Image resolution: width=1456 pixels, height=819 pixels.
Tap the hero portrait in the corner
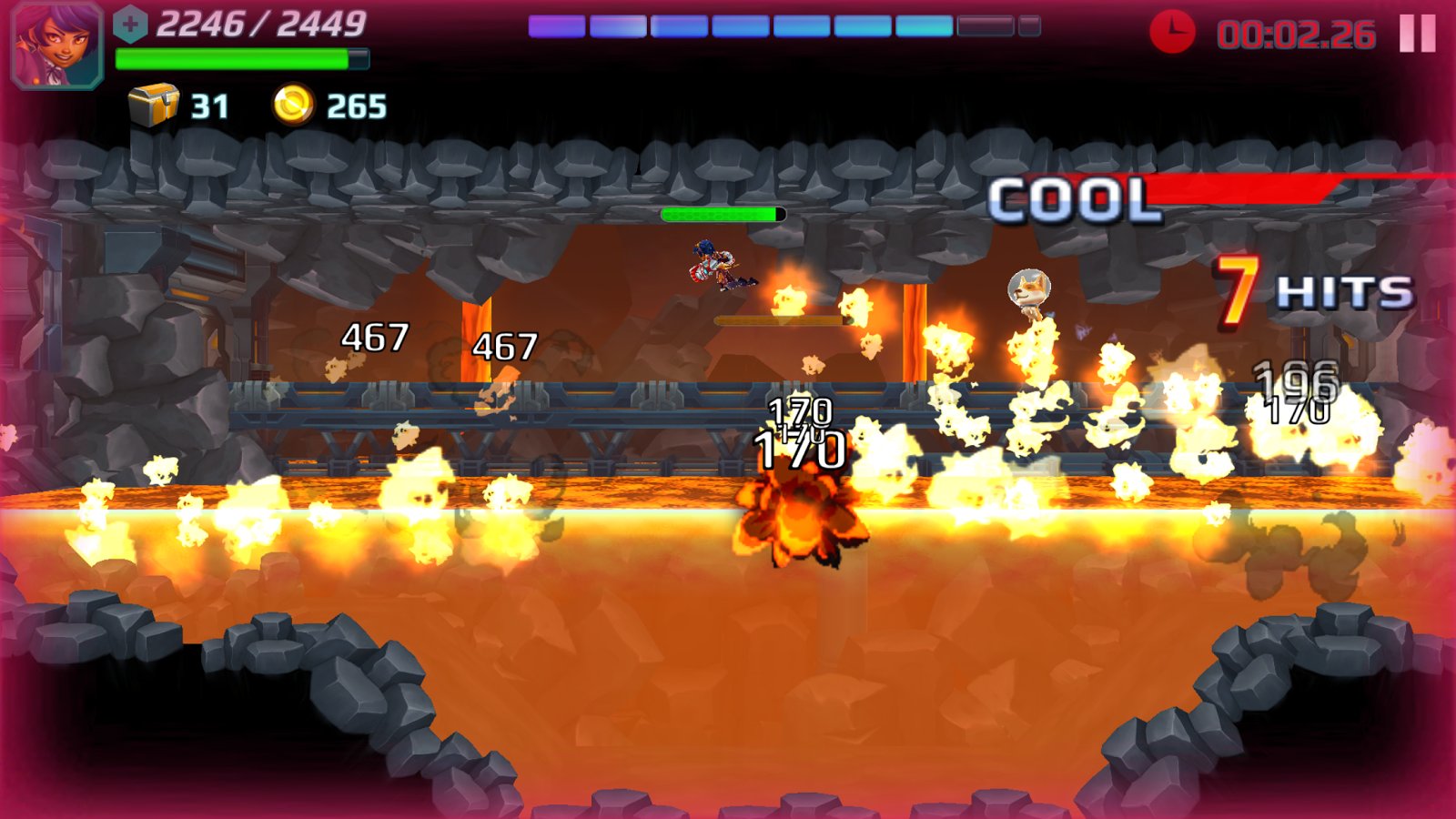[56, 44]
